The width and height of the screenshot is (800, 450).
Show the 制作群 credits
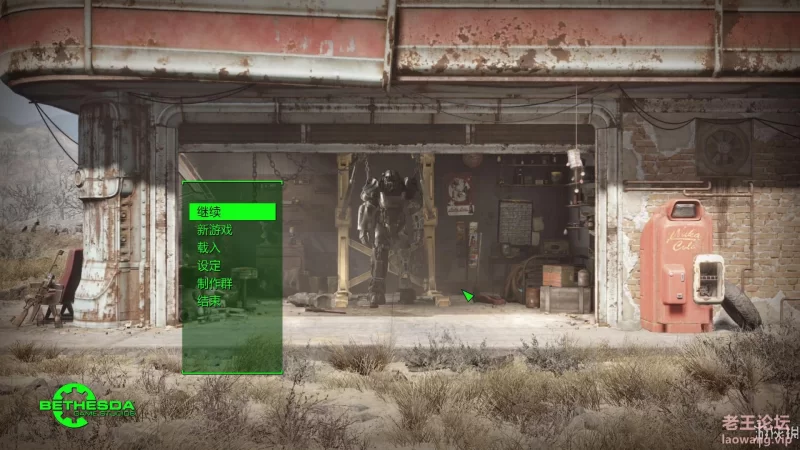point(214,284)
